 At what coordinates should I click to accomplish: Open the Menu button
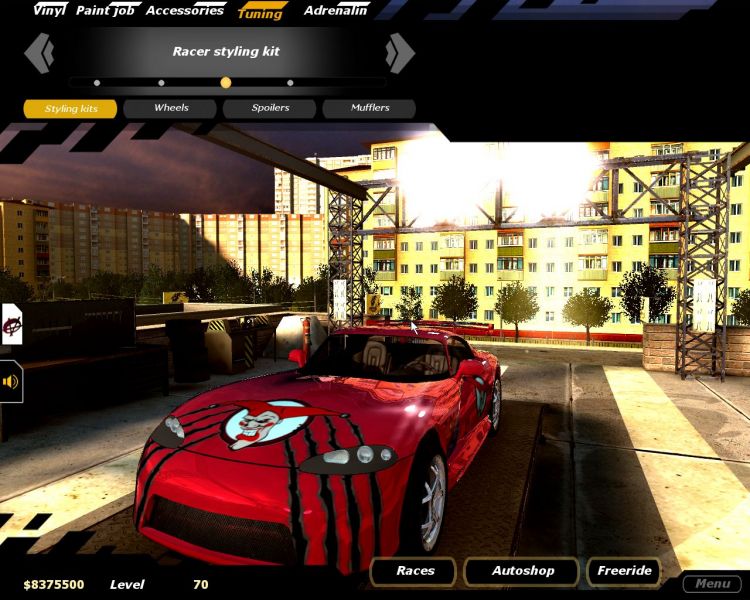point(712,583)
